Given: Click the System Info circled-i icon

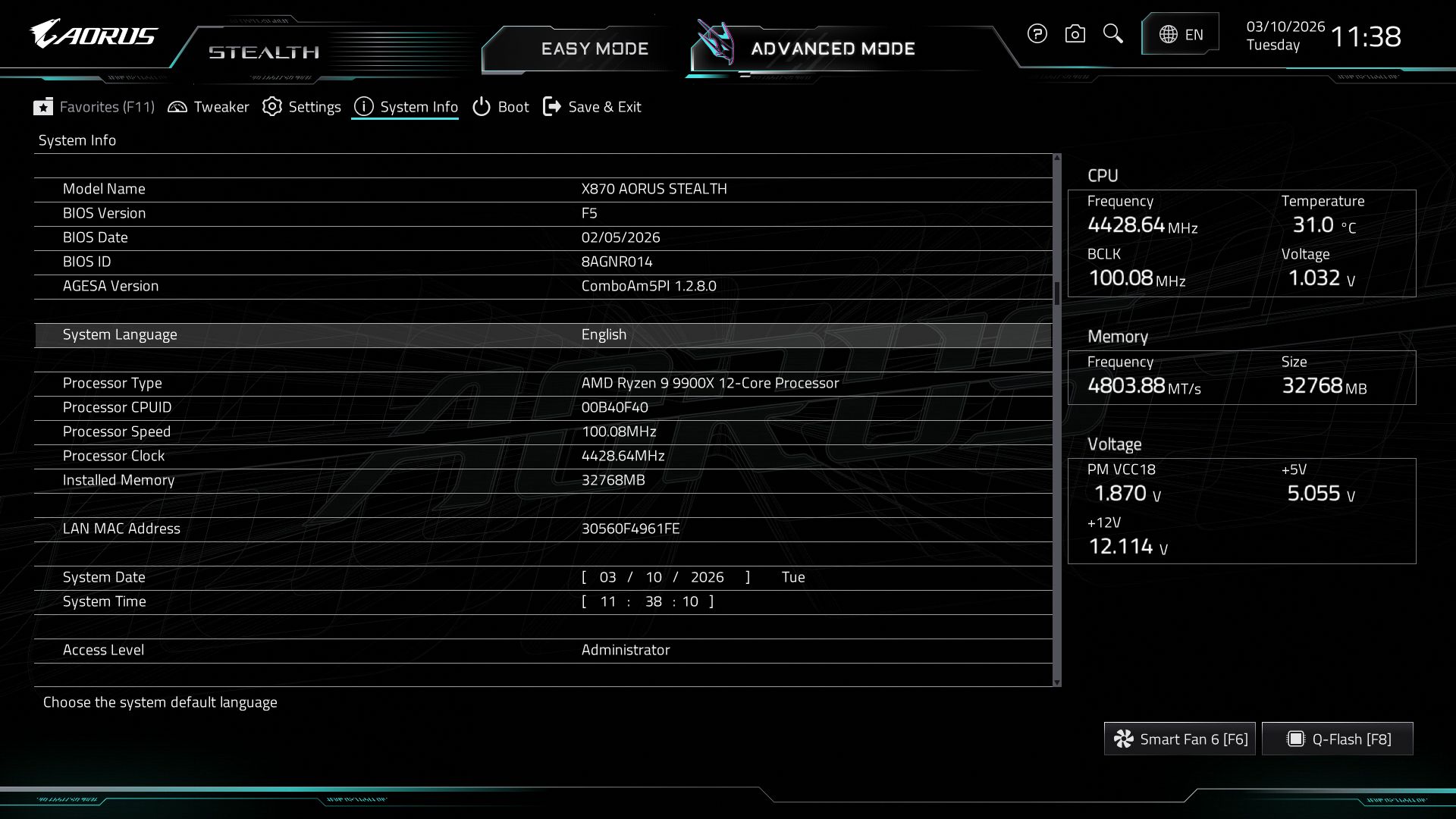Looking at the screenshot, I should tap(364, 107).
